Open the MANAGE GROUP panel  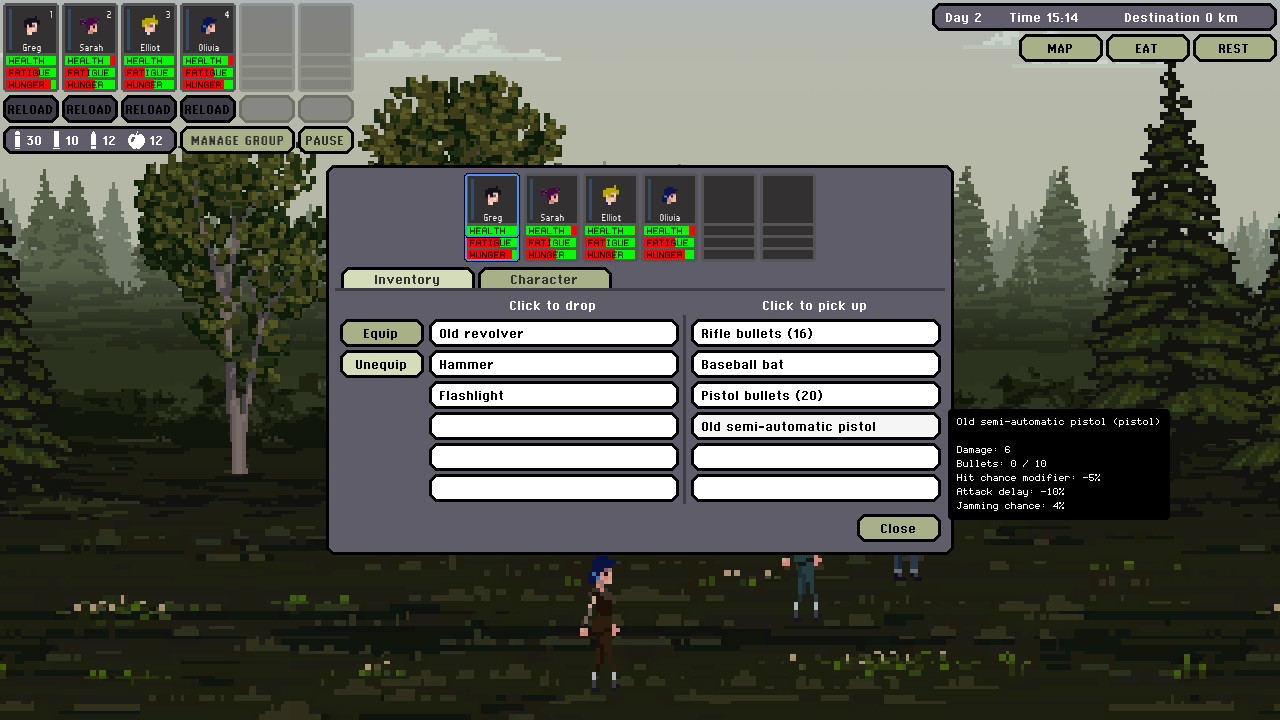[237, 140]
